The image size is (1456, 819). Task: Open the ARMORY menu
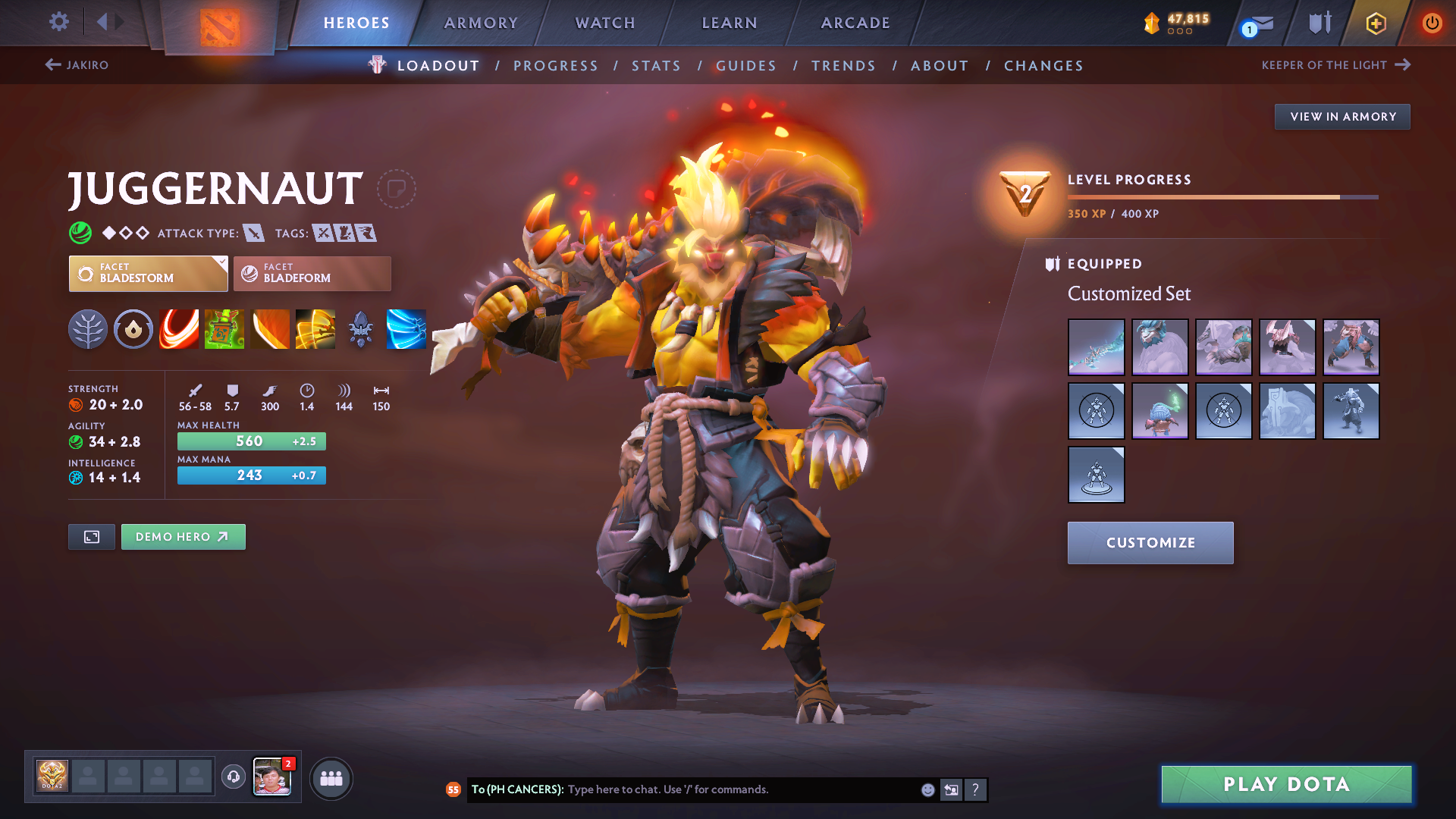(481, 23)
